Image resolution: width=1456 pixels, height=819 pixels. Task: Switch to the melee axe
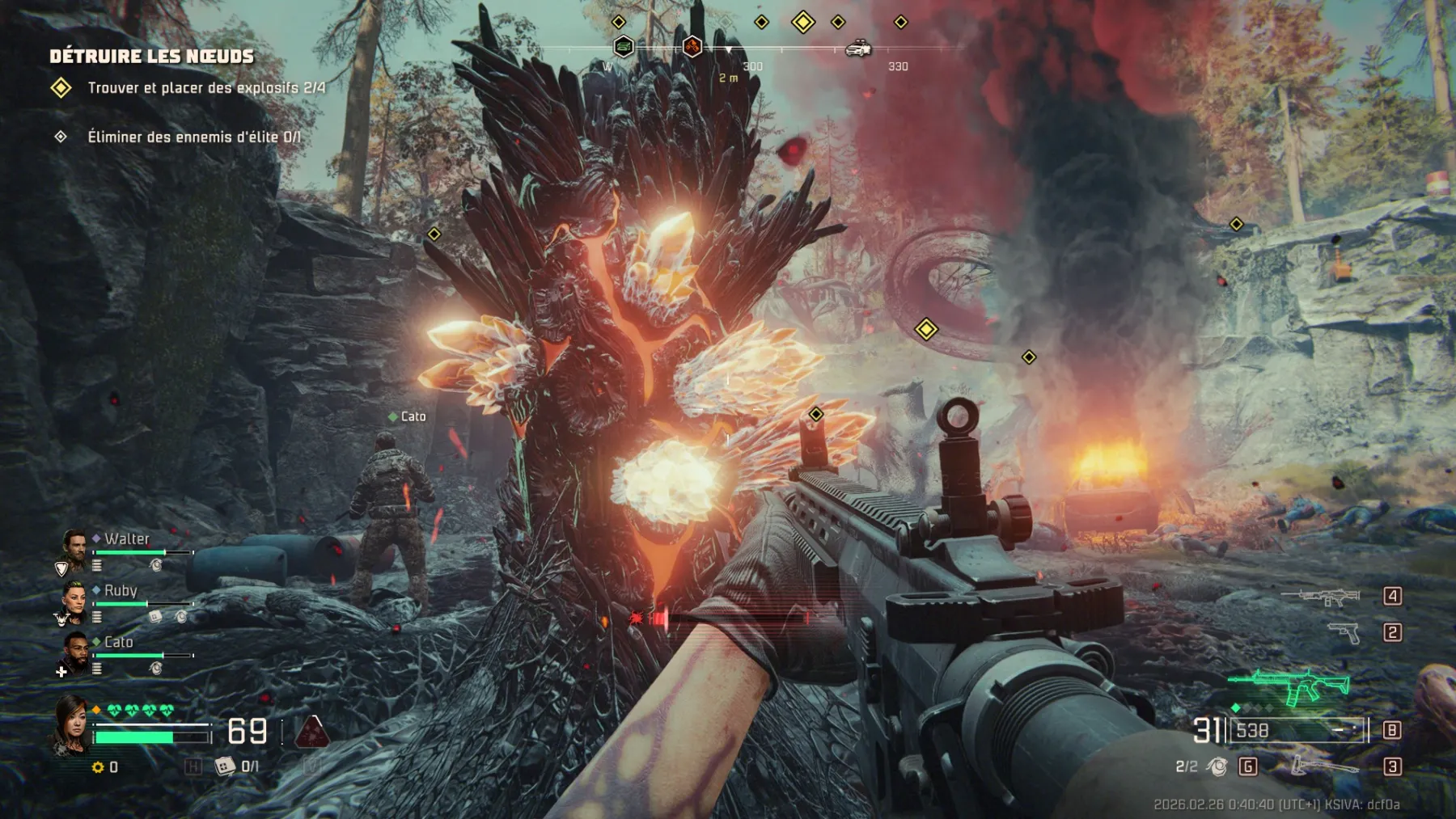point(1323,765)
